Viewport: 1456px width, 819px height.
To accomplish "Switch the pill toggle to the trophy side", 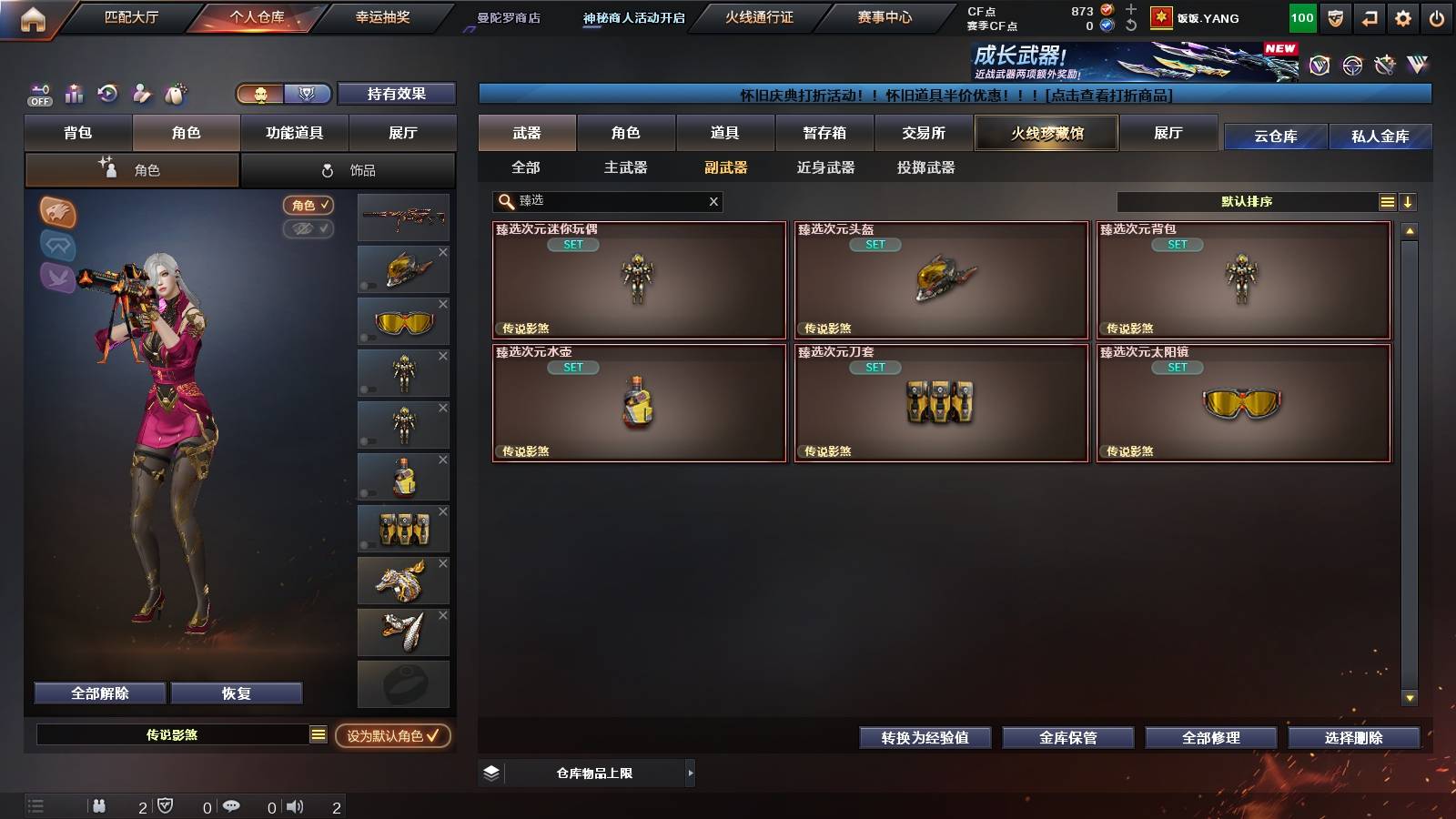I will click(x=308, y=95).
